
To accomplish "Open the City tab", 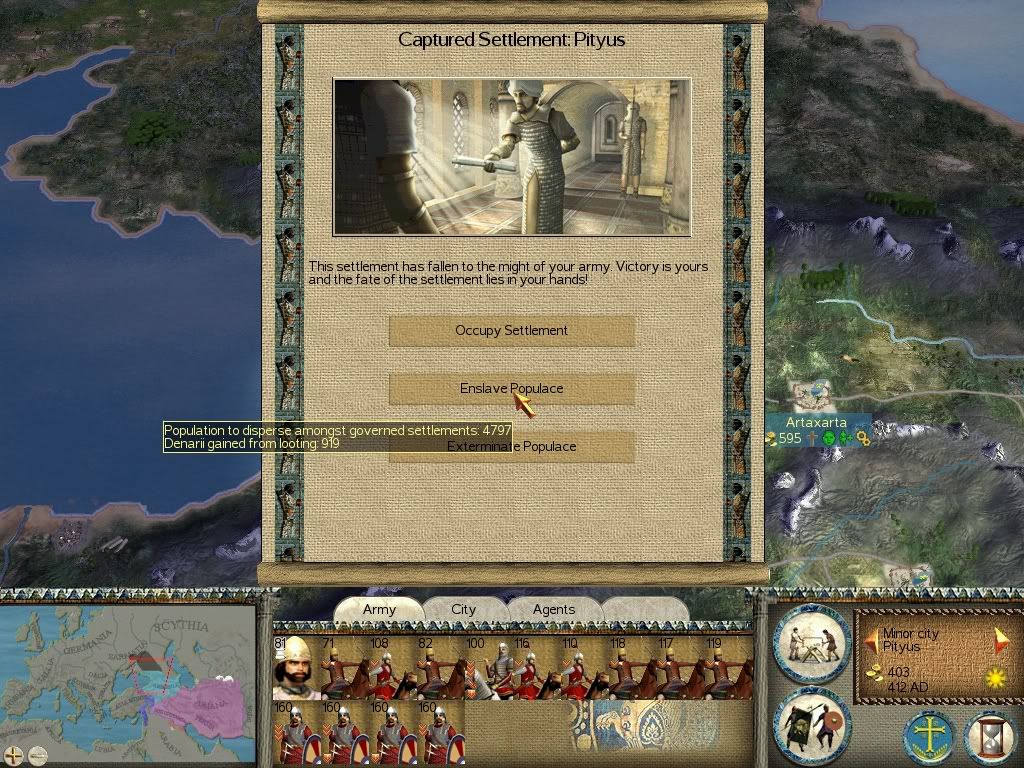I will pos(463,610).
